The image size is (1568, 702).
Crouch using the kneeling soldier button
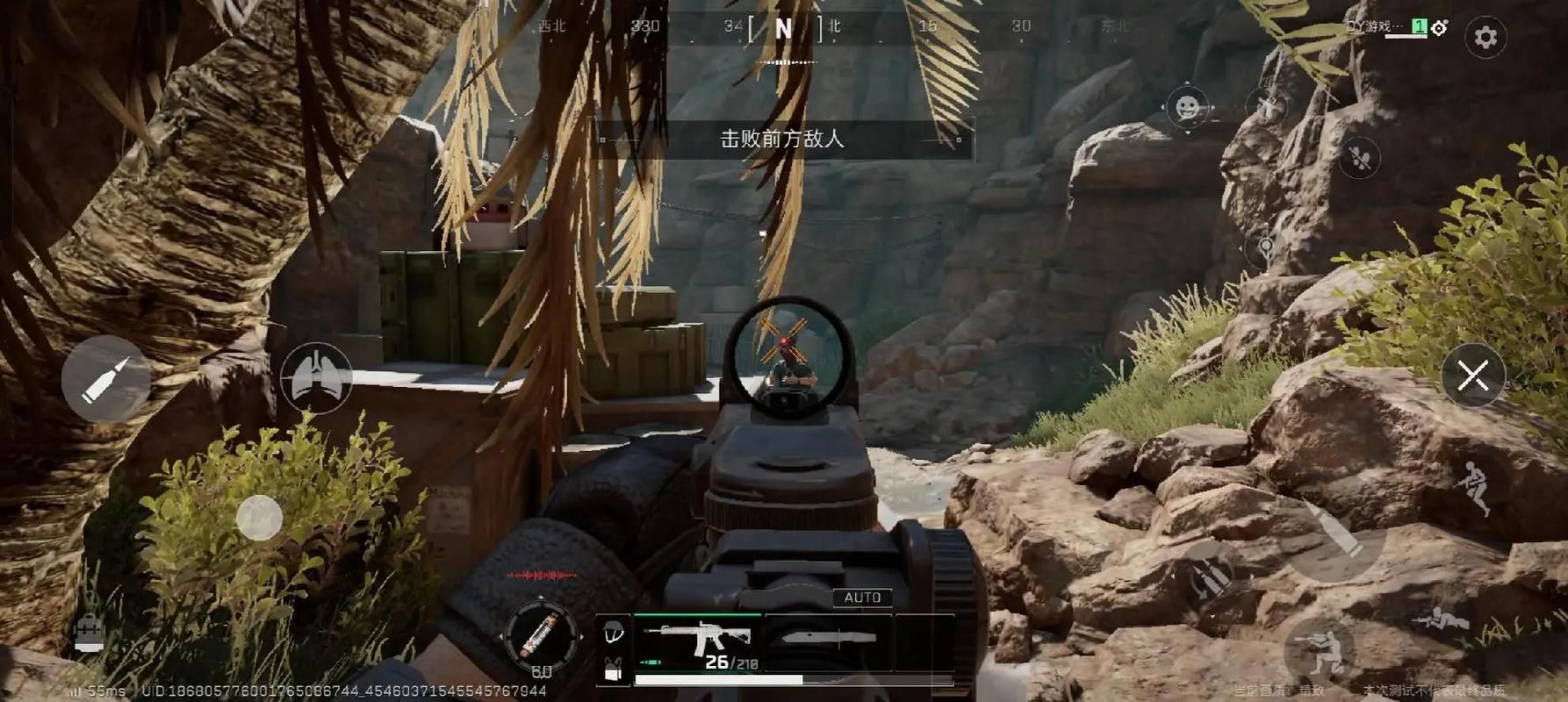coord(1319,651)
